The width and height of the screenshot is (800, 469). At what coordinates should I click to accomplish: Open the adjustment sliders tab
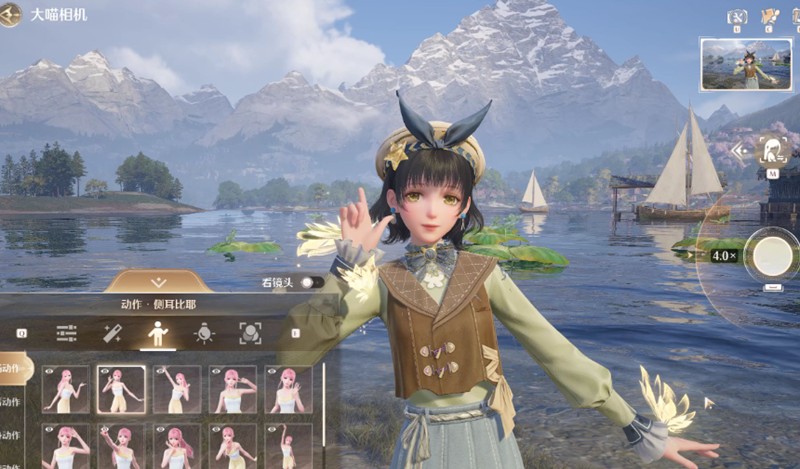(67, 333)
